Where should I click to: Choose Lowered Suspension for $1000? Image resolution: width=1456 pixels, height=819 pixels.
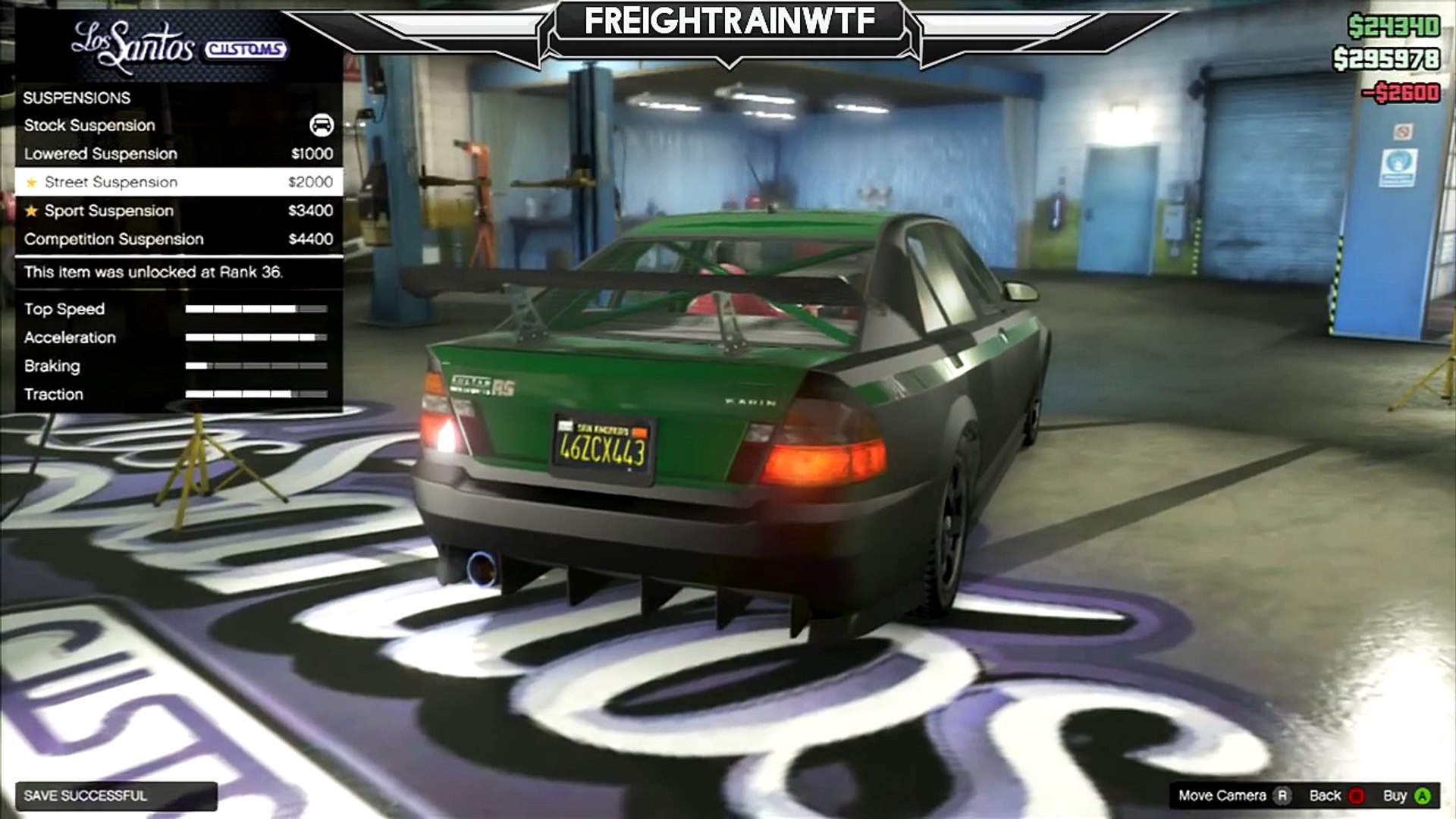(178, 154)
